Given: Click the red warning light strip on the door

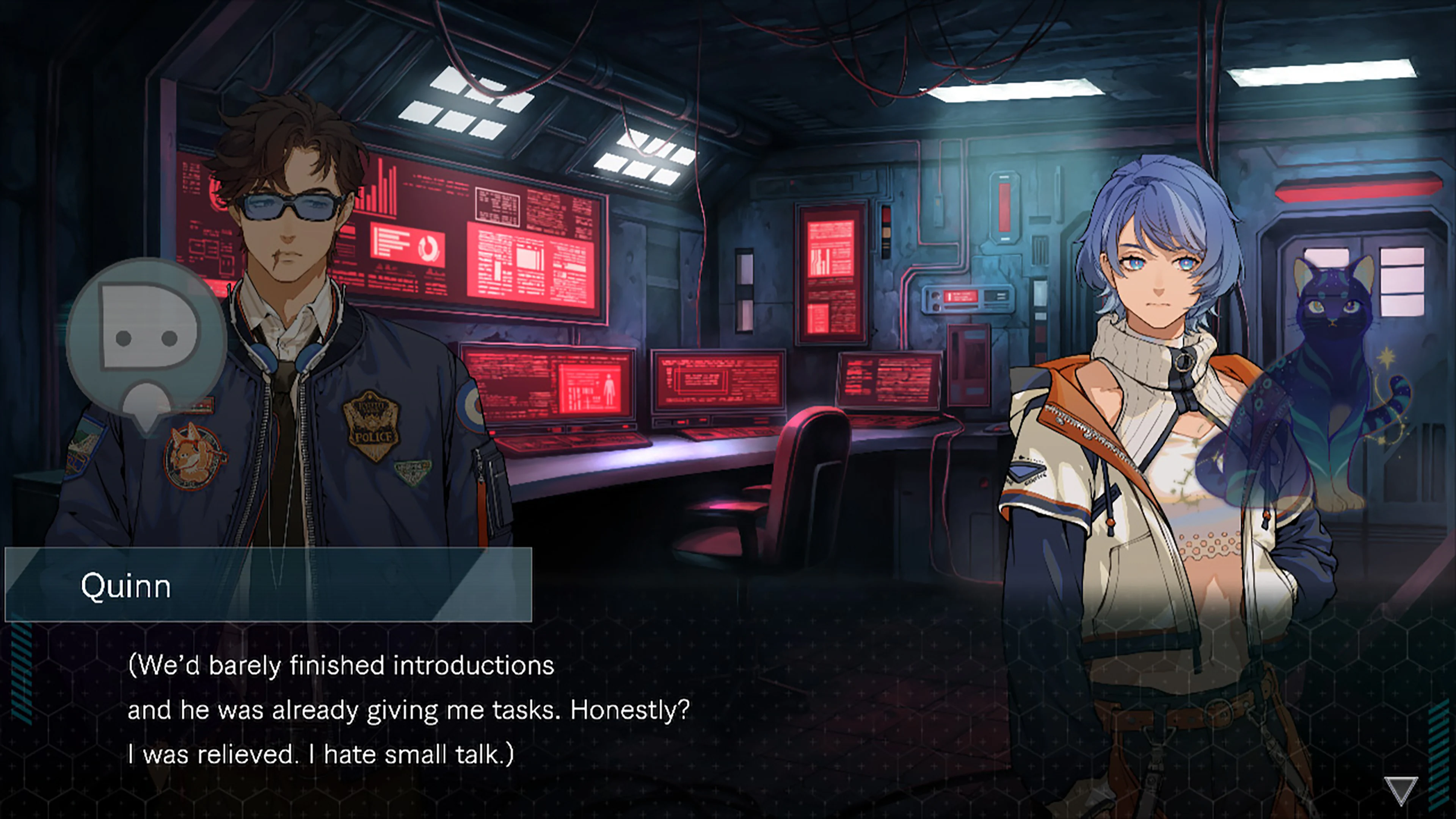Looking at the screenshot, I should coord(1357,192).
